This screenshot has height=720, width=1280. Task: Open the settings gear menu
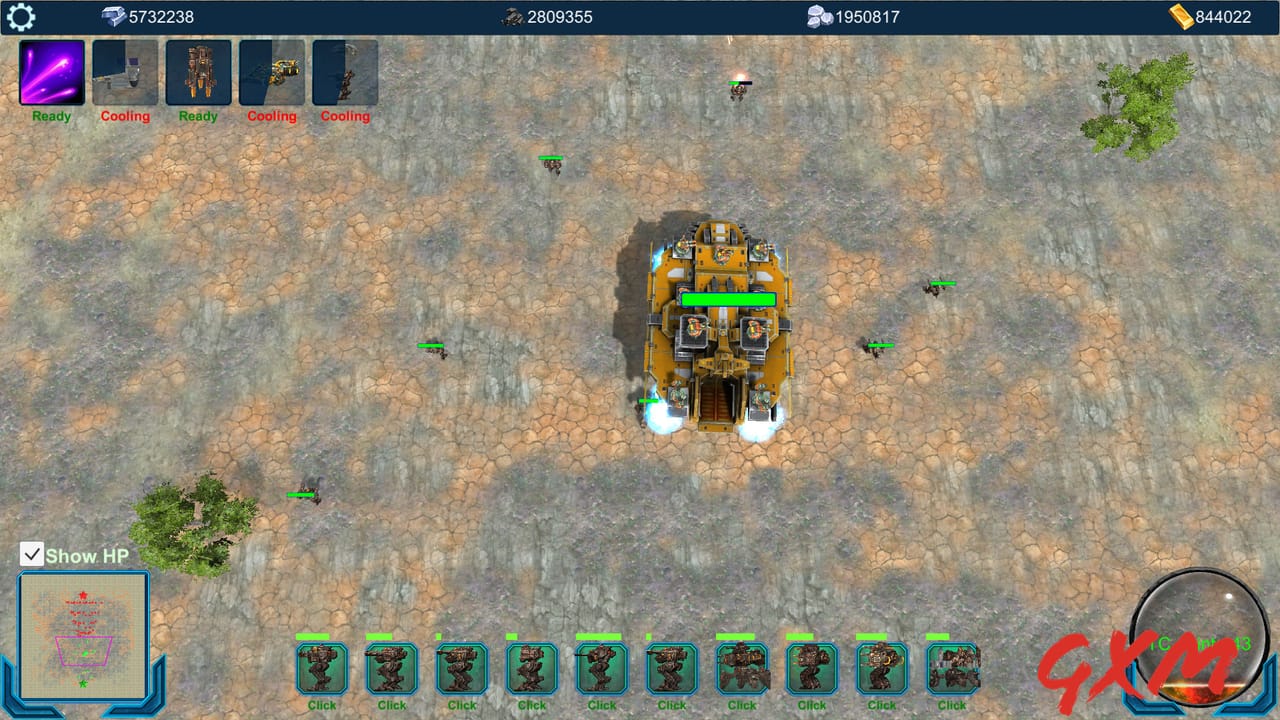[20, 16]
